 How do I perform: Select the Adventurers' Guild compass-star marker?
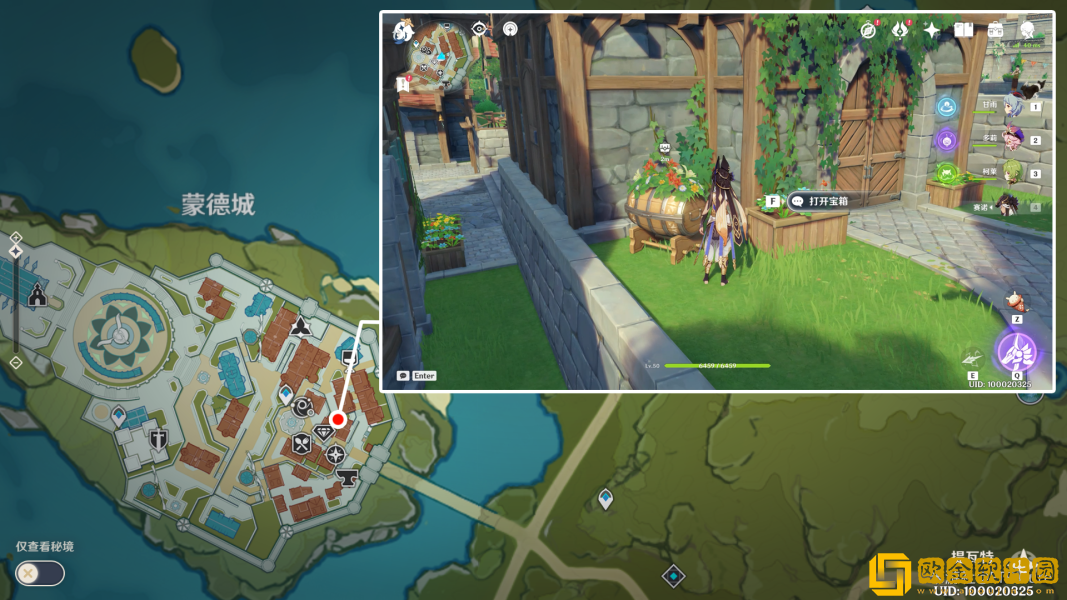pos(335,454)
